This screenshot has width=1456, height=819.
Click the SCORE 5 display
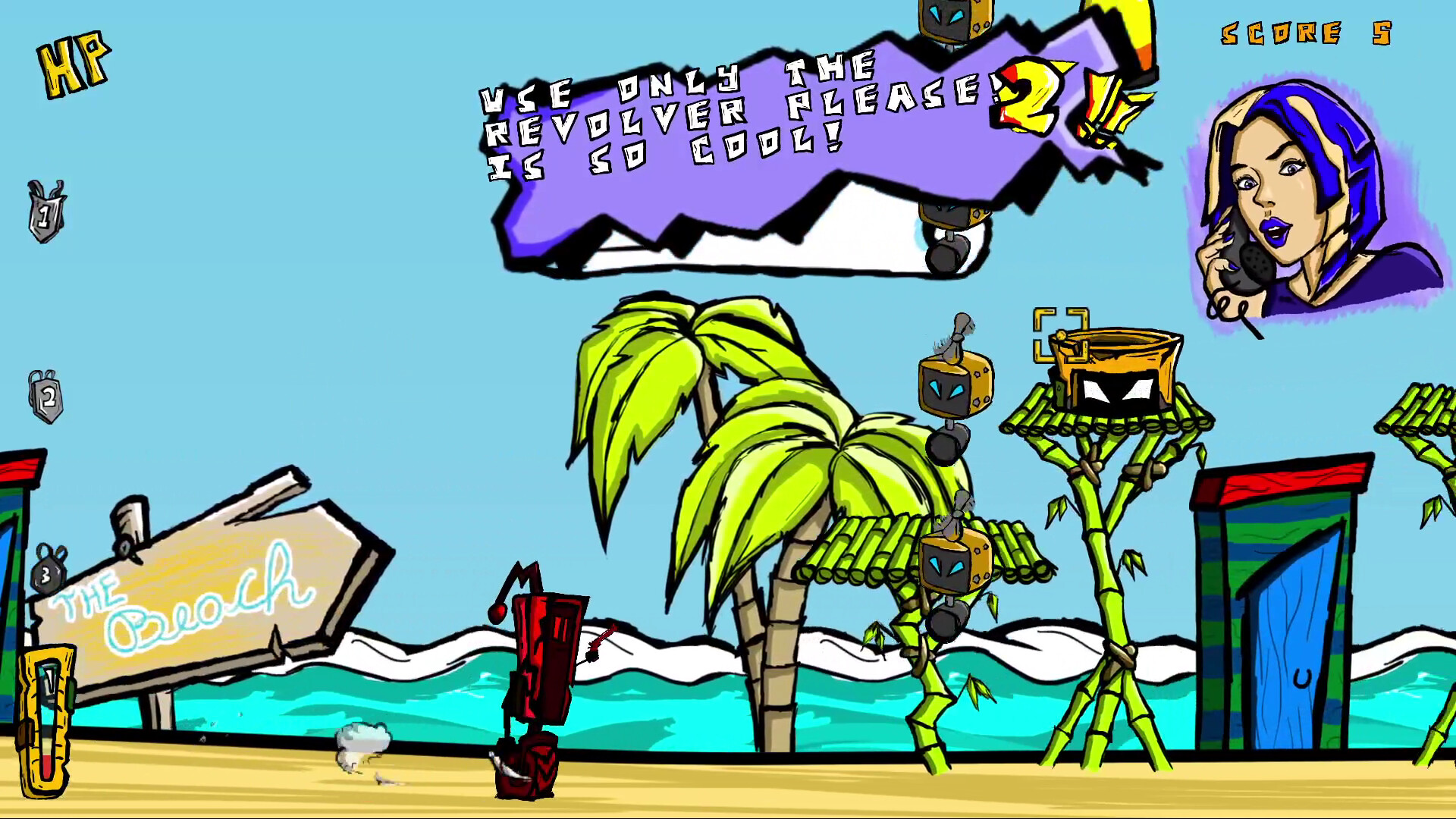coord(1304,34)
